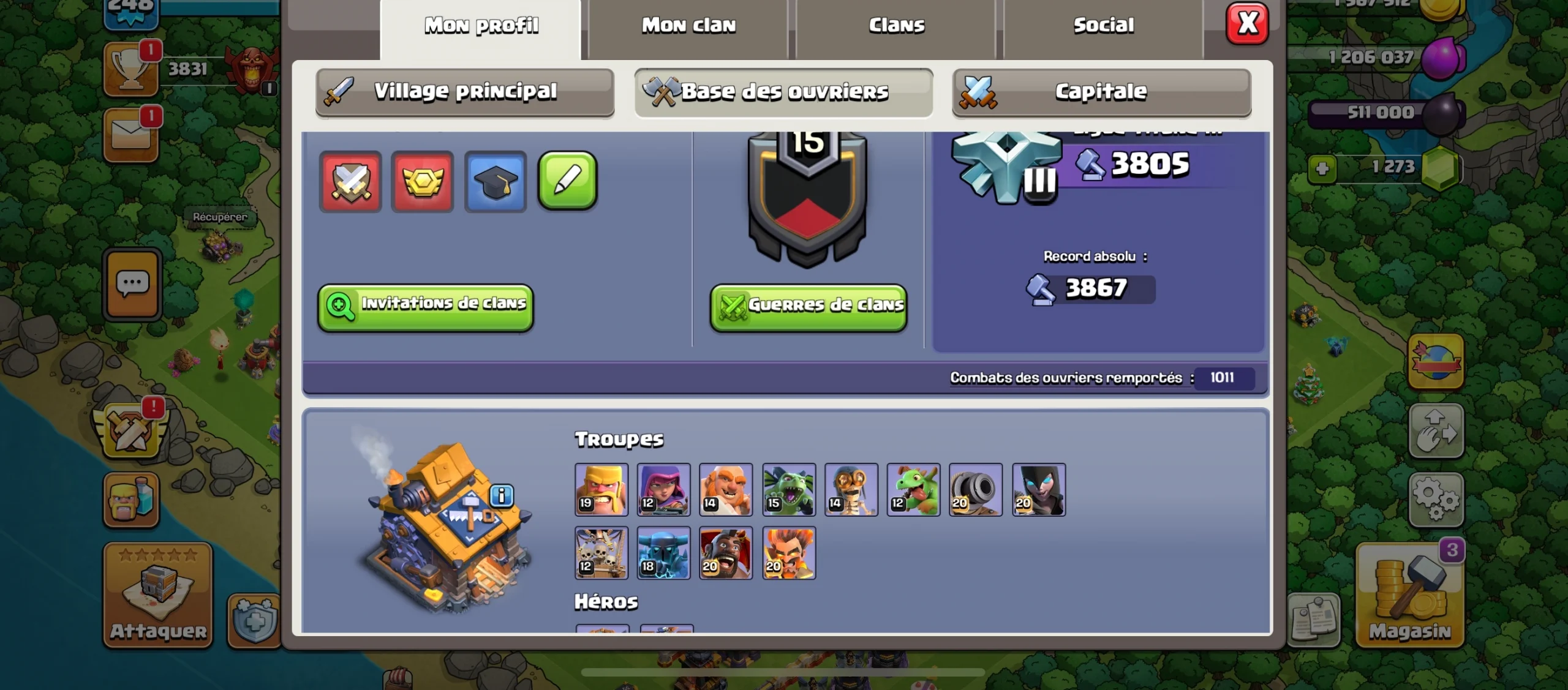The width and height of the screenshot is (1568, 690).
Task: Switch to the Social tab
Action: tap(1104, 26)
